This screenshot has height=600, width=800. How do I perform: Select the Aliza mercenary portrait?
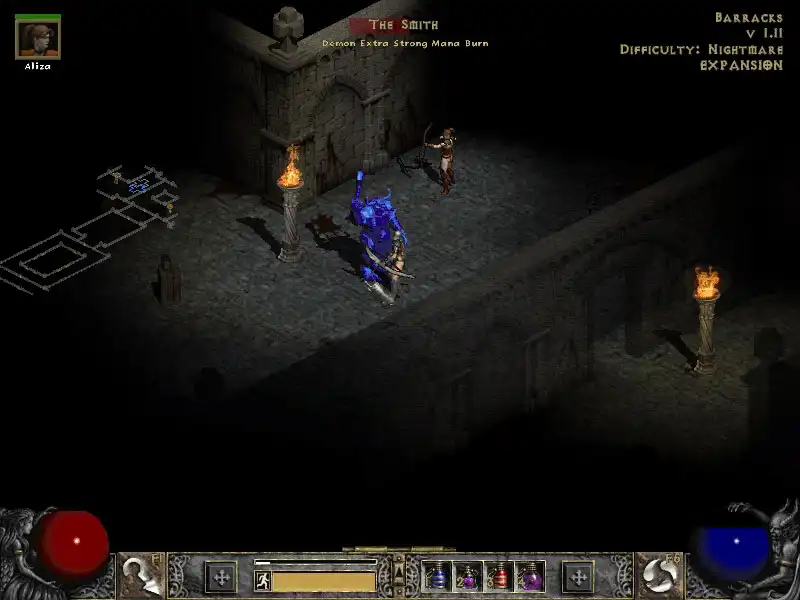tap(38, 38)
